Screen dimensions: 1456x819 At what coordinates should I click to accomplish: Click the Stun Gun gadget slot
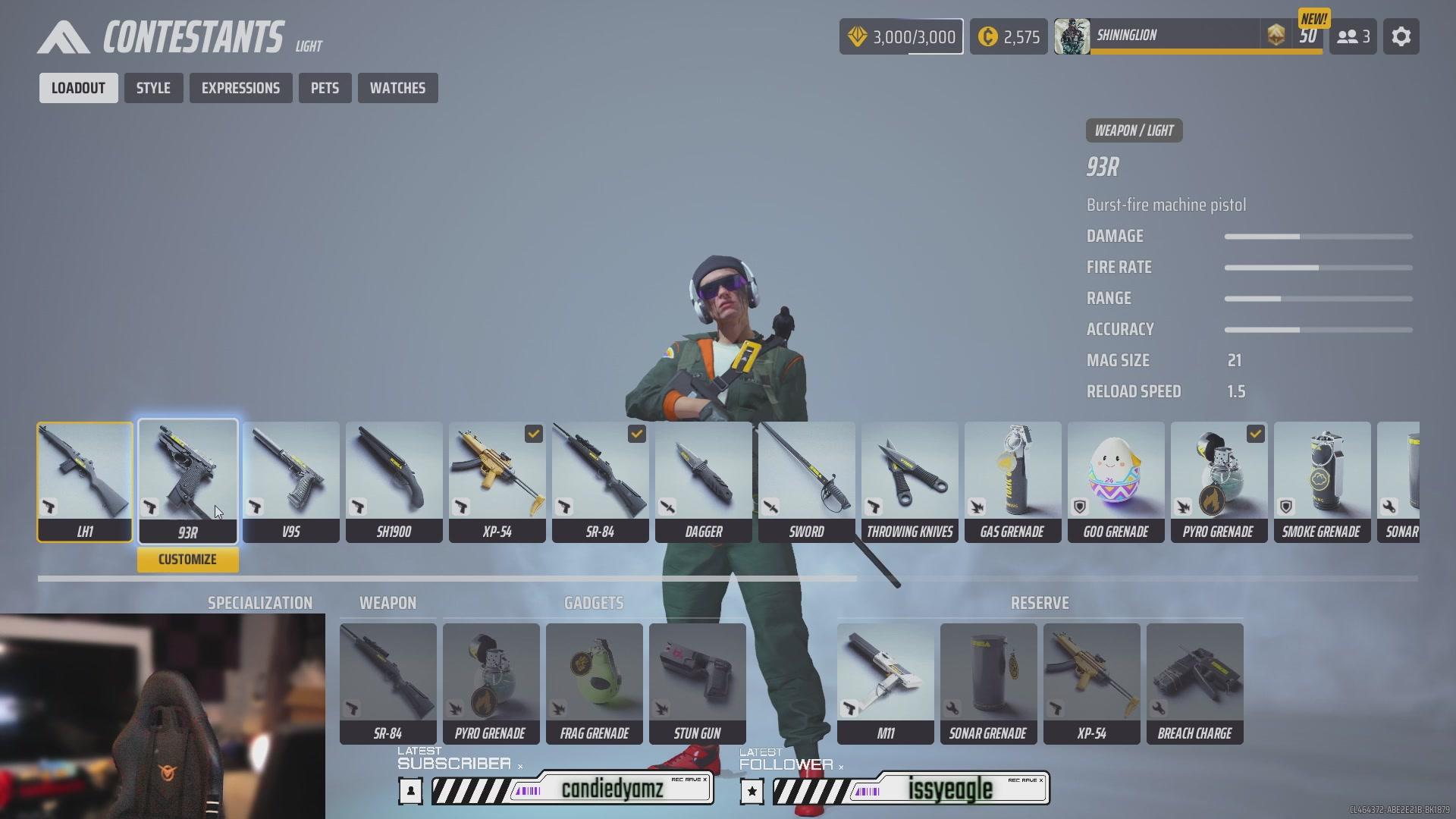[x=697, y=675]
